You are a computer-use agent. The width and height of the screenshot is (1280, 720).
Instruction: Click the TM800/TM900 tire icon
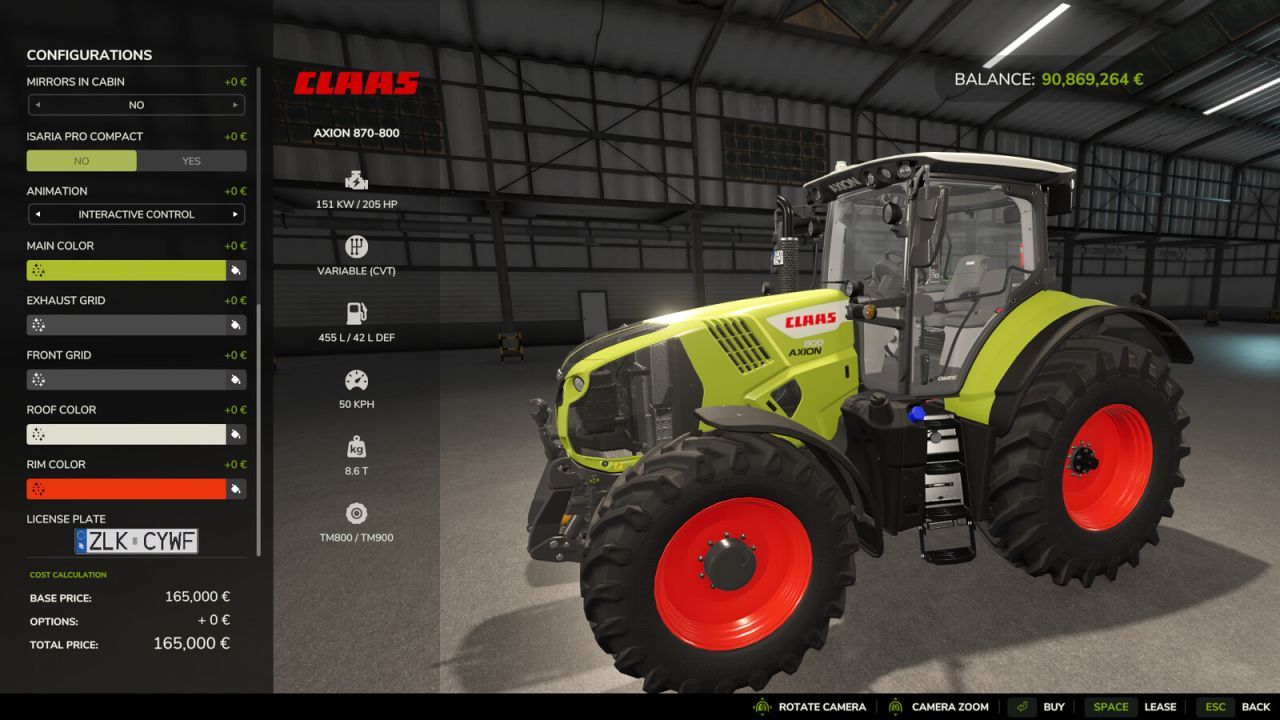[356, 512]
